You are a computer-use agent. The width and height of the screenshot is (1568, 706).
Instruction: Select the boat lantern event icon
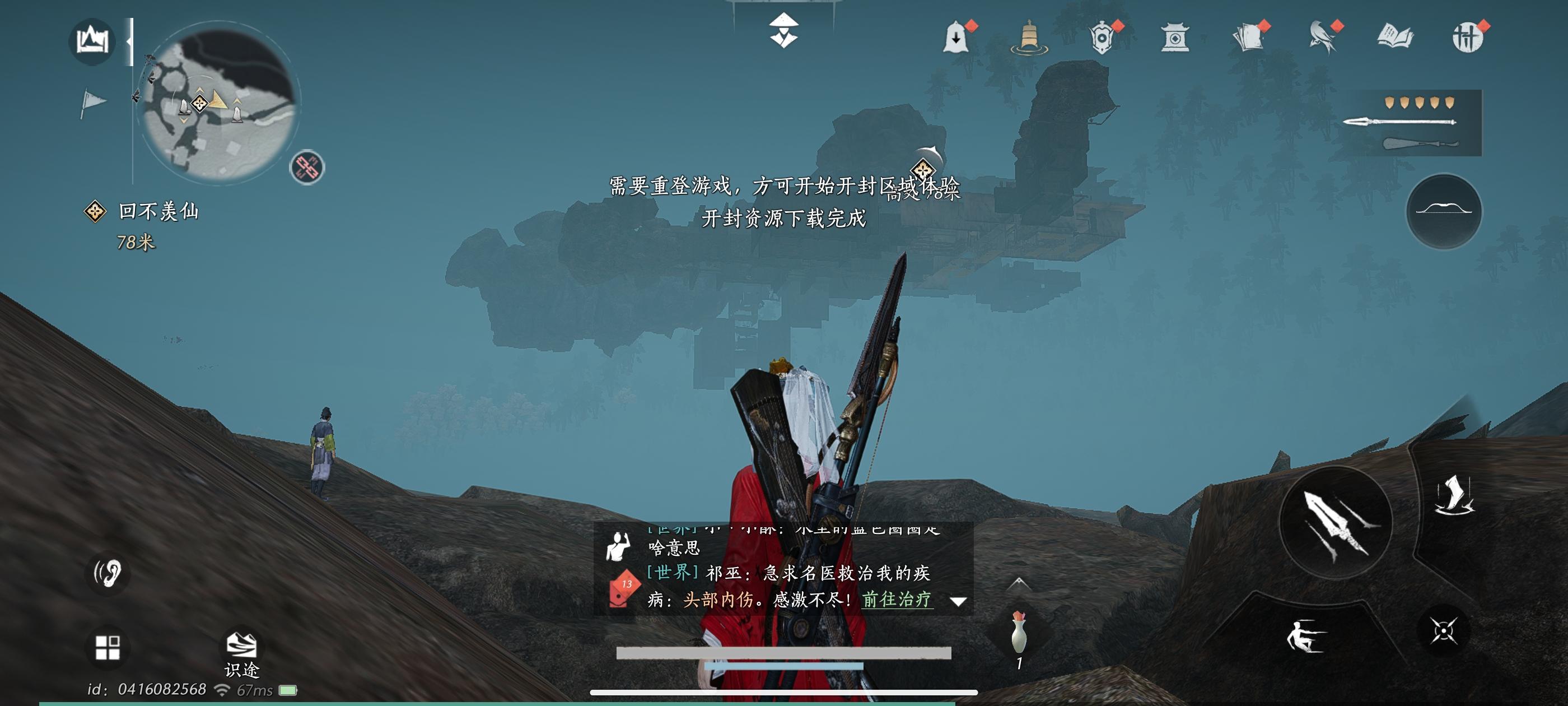pyautogui.click(x=1030, y=38)
